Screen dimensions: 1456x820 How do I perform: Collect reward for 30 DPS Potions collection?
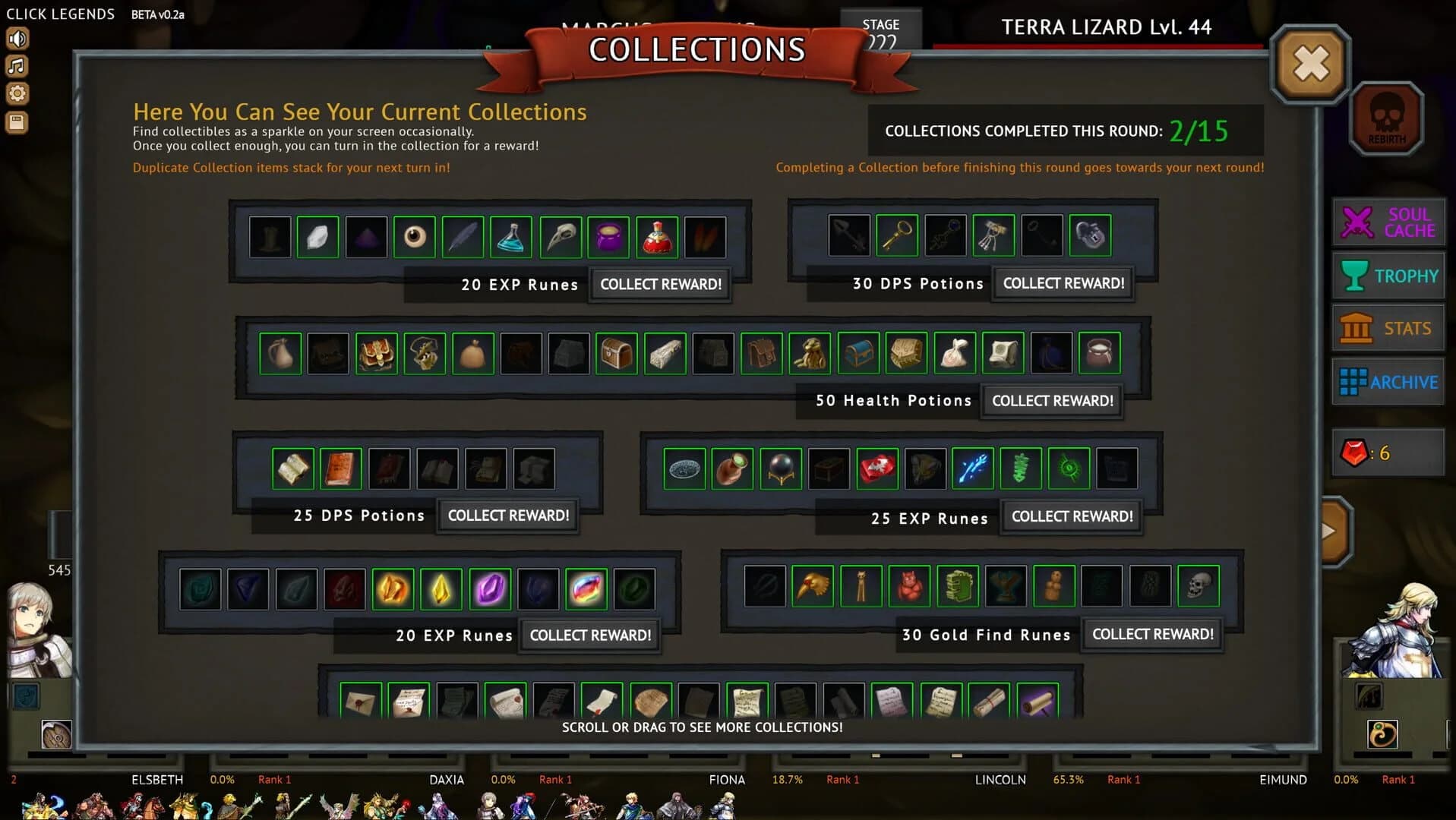(x=1063, y=282)
